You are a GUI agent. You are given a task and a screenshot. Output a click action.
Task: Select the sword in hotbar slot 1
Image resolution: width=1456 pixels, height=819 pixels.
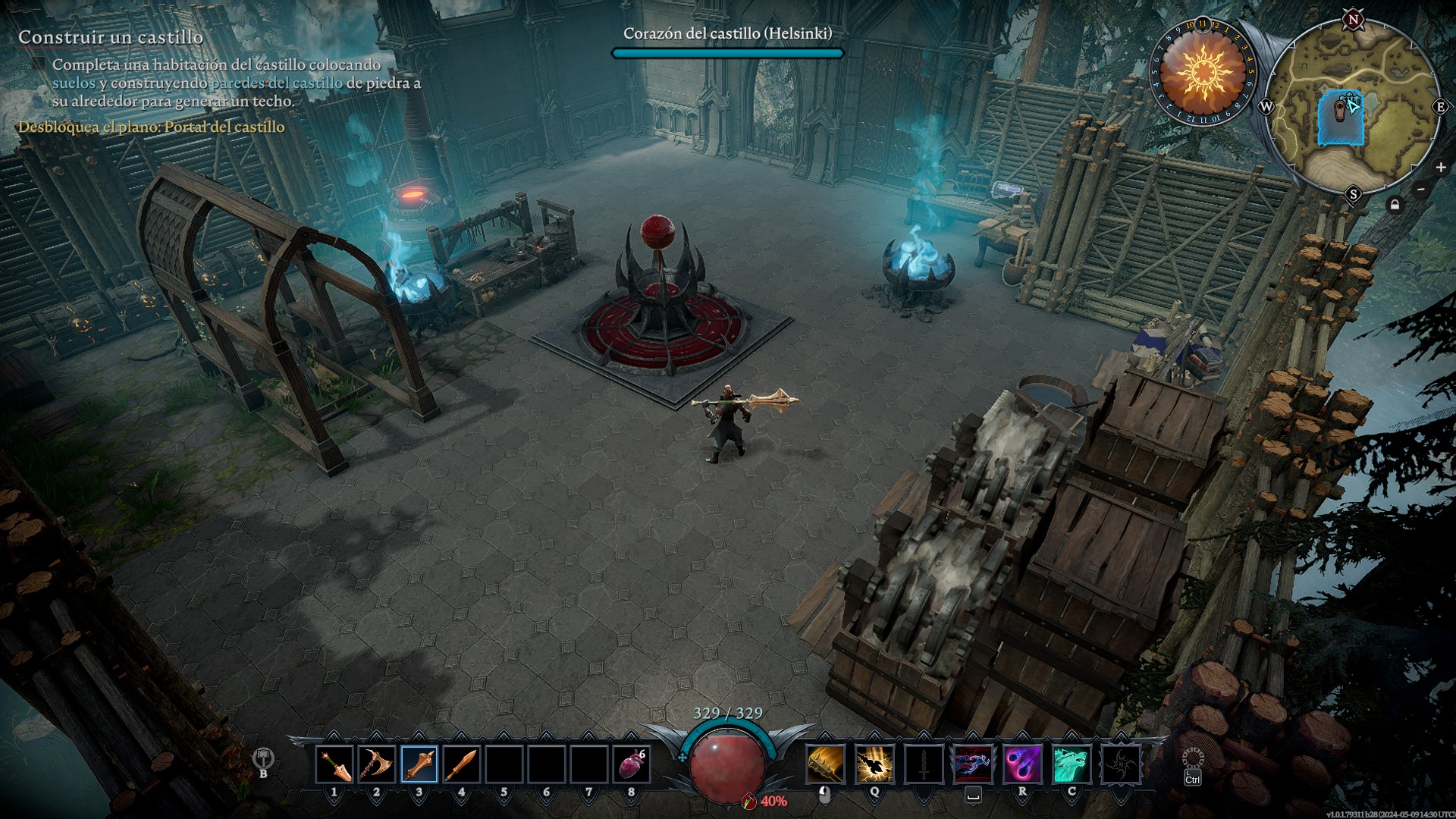click(x=334, y=764)
